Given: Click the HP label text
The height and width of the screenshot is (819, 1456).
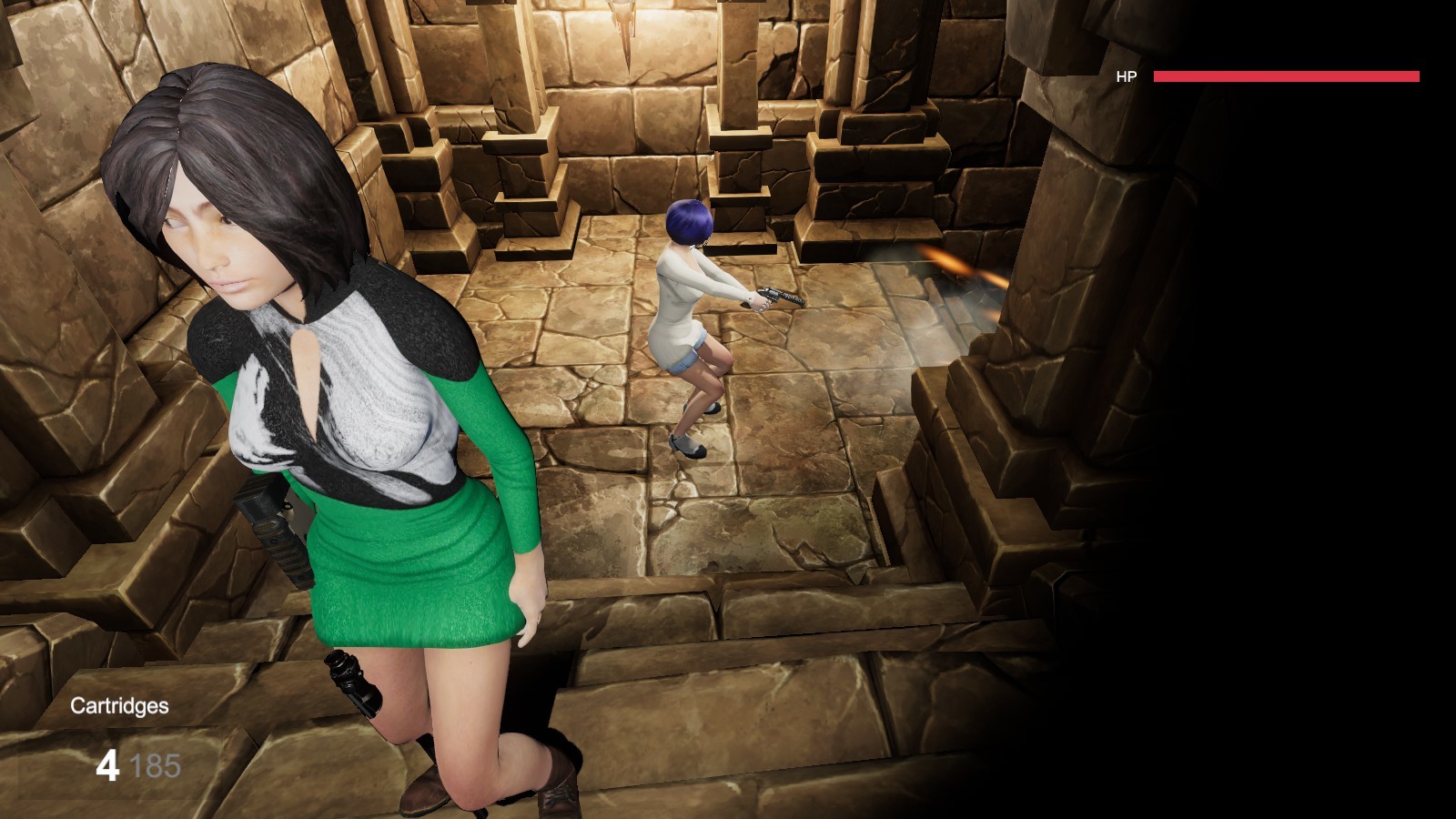Looking at the screenshot, I should 1126,76.
